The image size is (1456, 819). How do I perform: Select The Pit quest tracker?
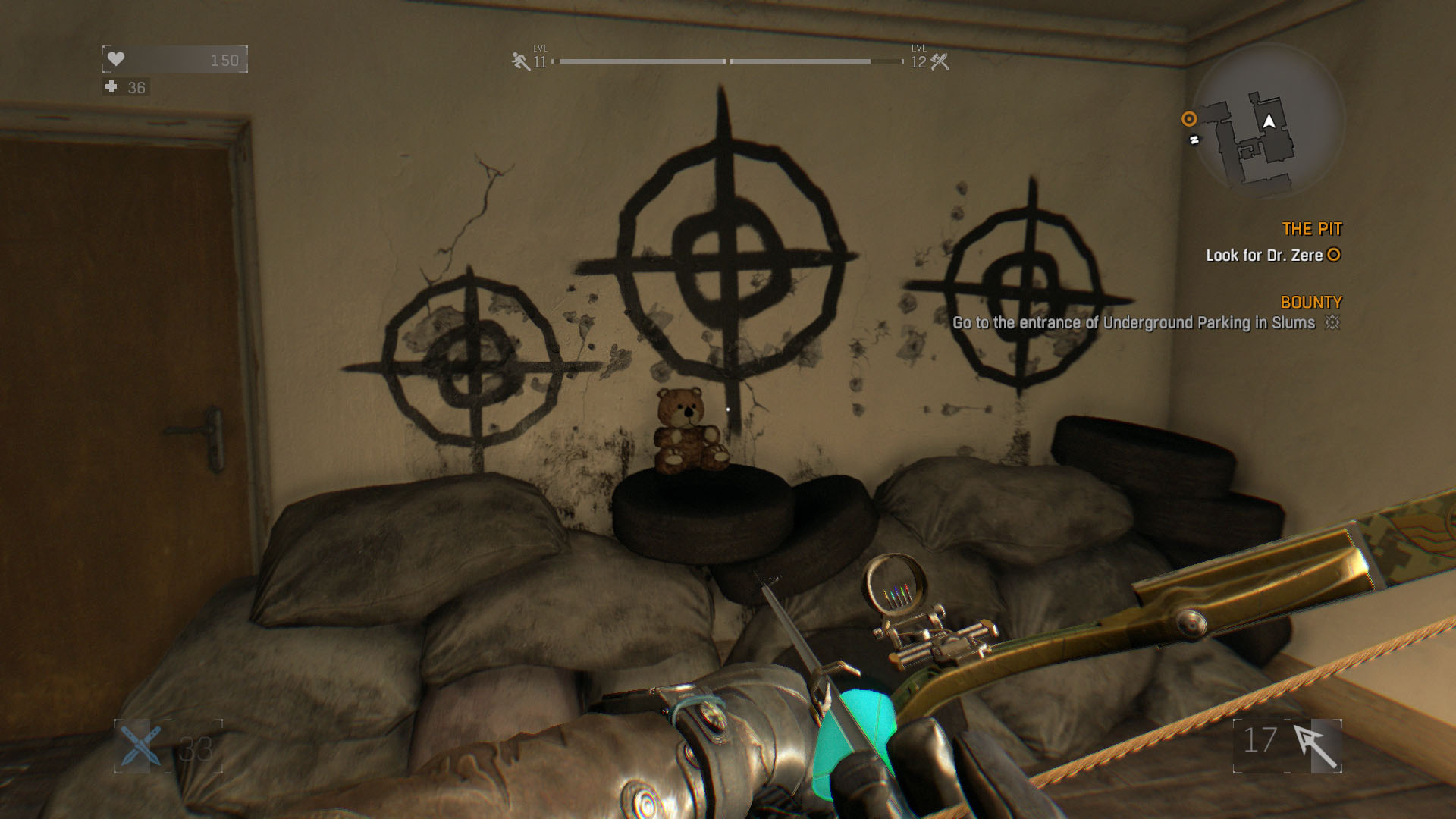[x=1311, y=229]
